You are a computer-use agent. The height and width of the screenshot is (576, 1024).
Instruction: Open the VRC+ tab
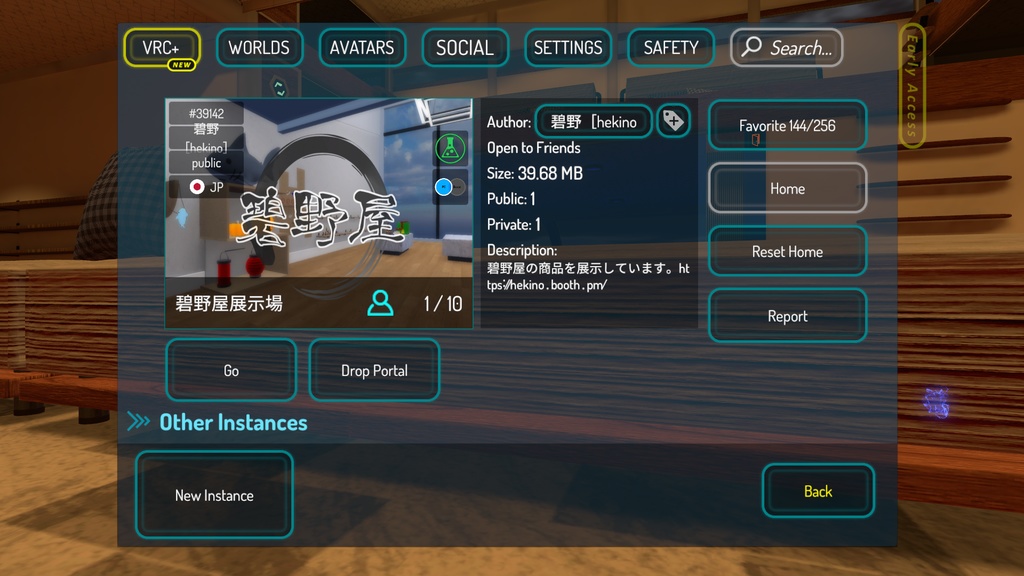162,48
